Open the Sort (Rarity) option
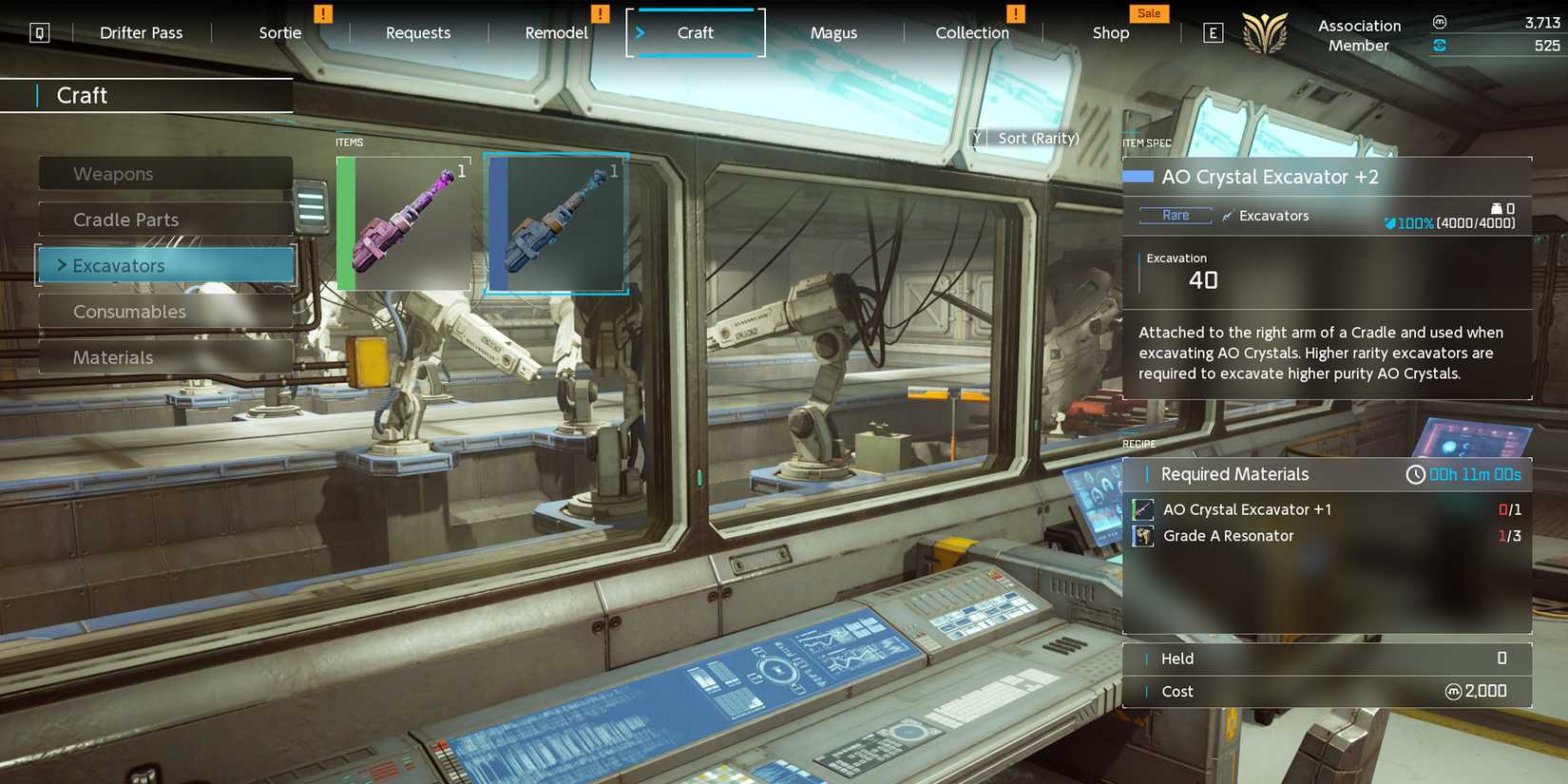1568x784 pixels. [1026, 138]
